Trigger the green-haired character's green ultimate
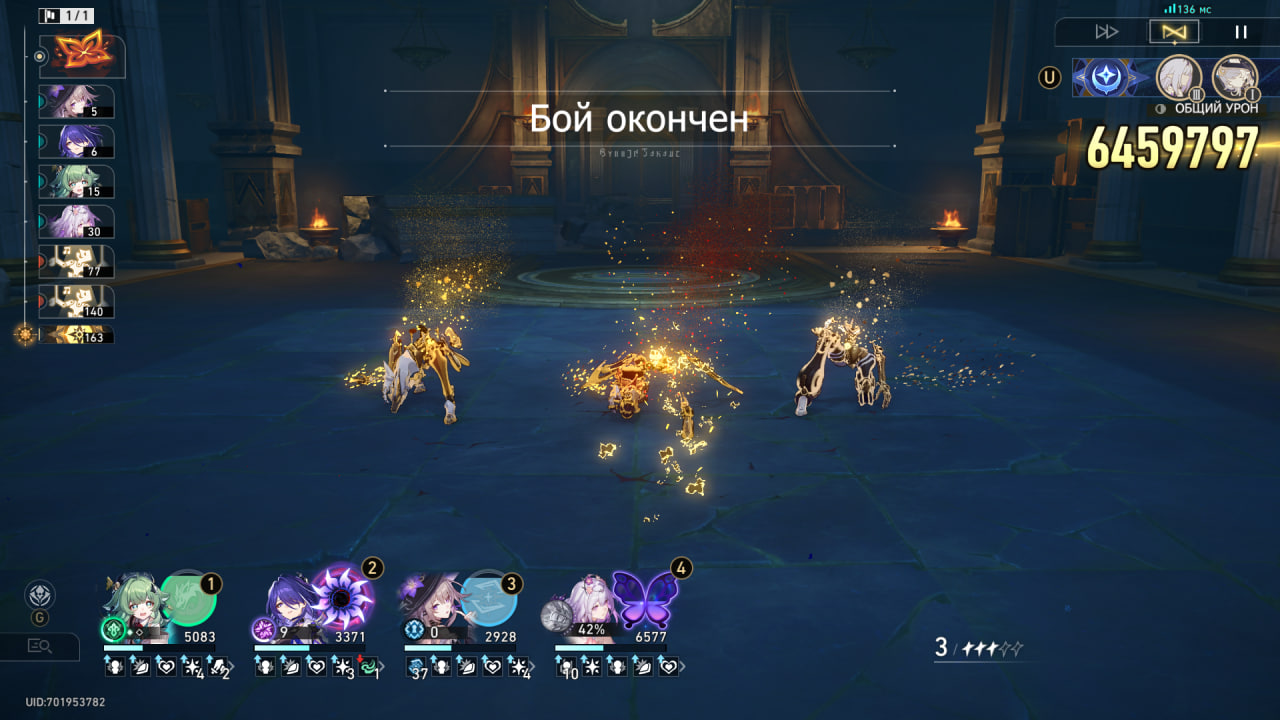Viewport: 1280px width, 720px height. tap(188, 598)
